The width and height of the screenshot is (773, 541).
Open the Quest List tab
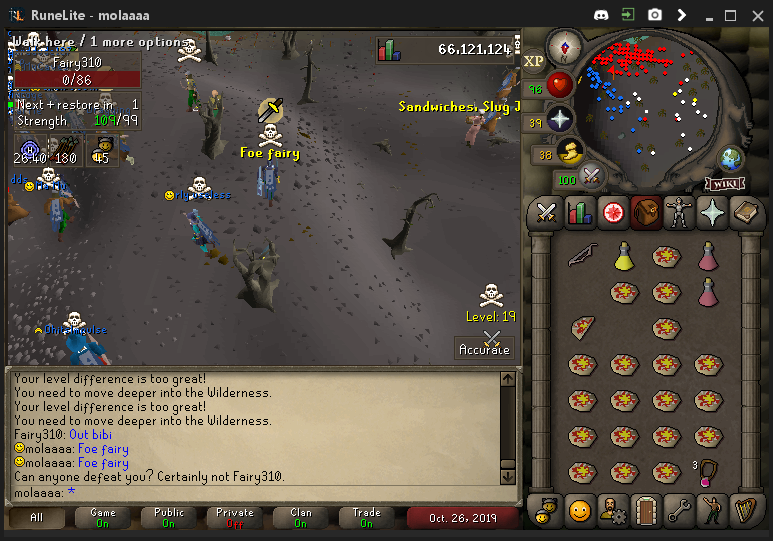pyautogui.click(x=613, y=212)
